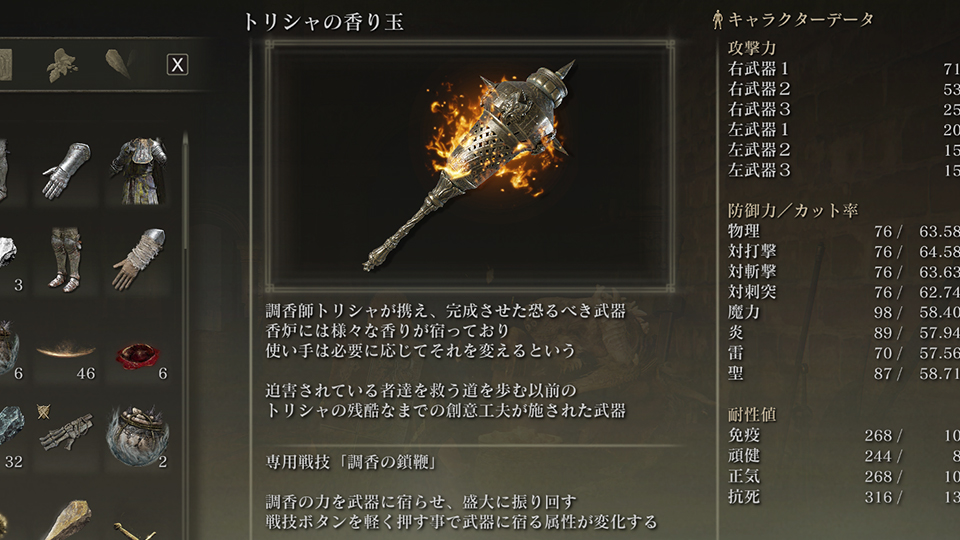Switch to the leaf sprig category tab

63,65
